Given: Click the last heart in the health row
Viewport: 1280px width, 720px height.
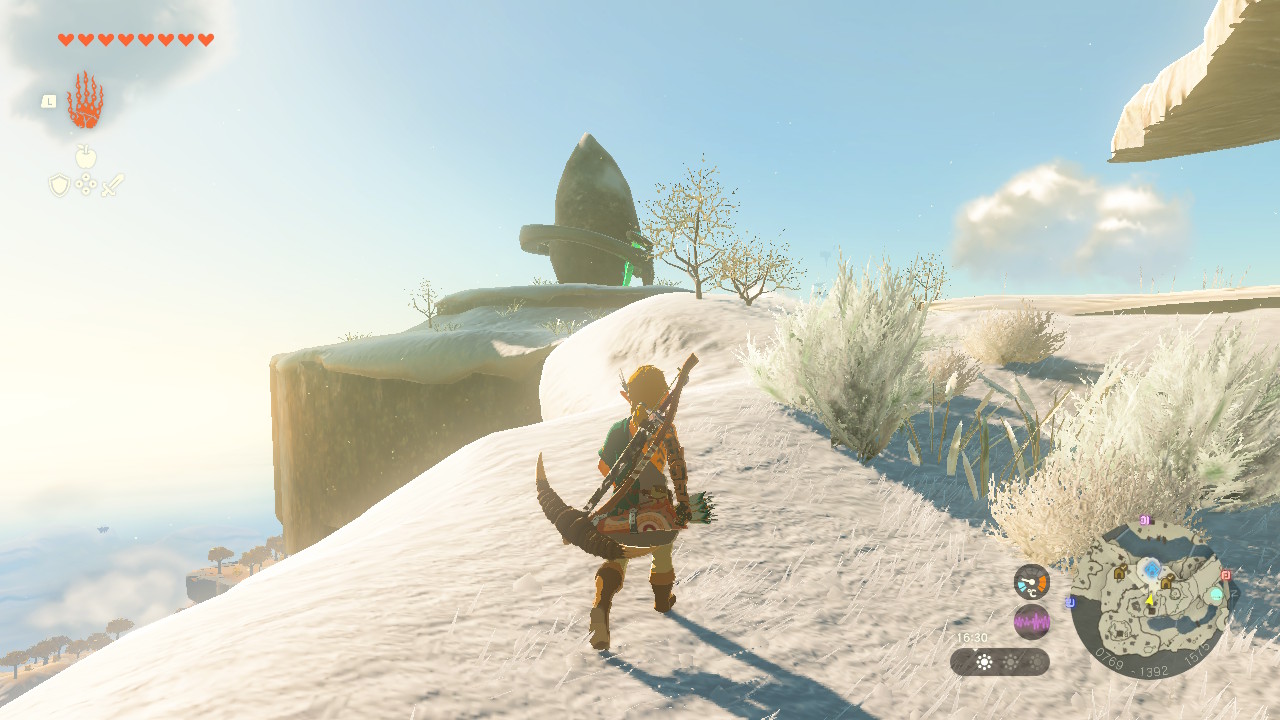Looking at the screenshot, I should 205,39.
